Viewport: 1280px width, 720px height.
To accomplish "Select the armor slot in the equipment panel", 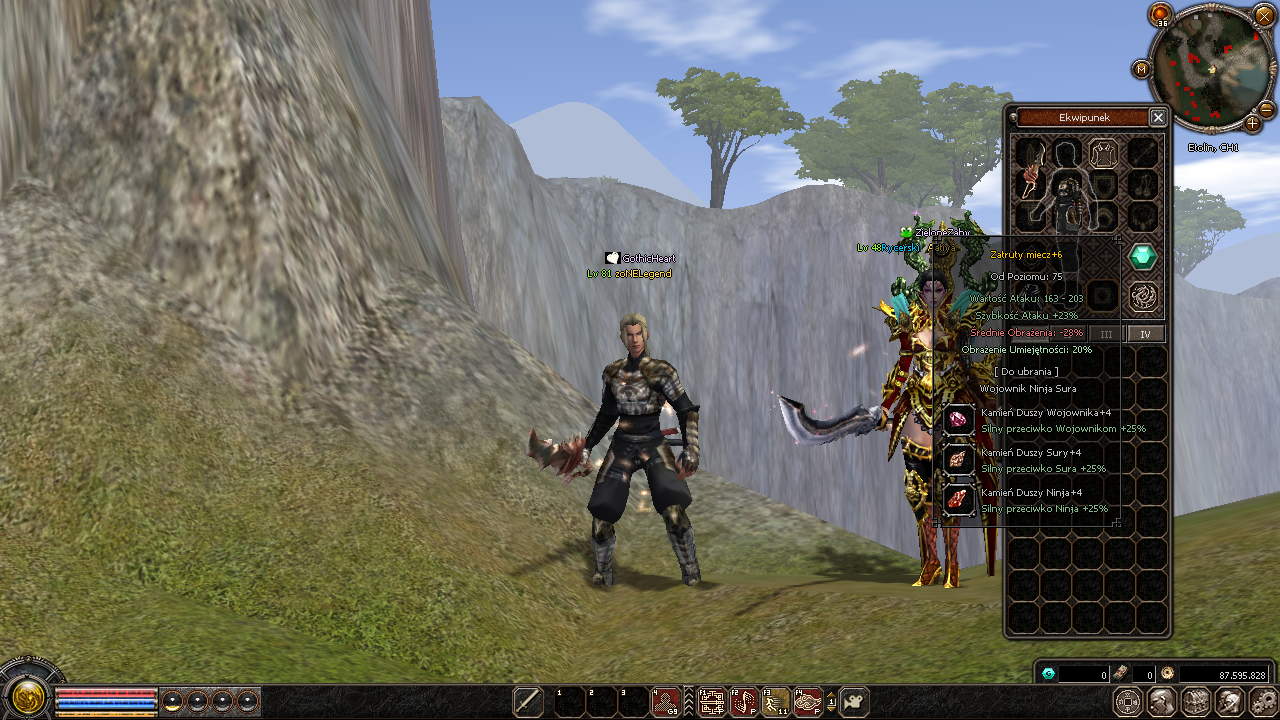I will coord(1104,153).
